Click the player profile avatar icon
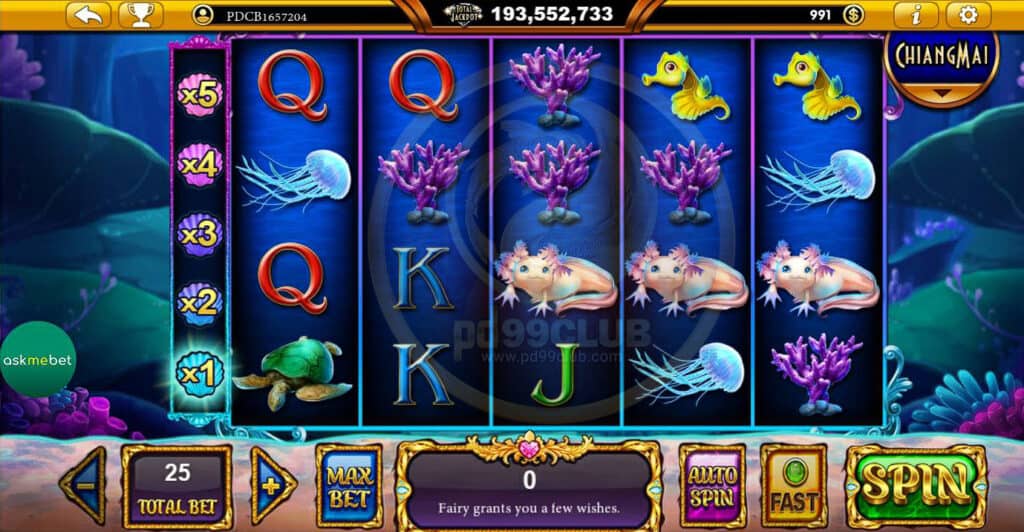The image size is (1024, 532). [x=204, y=15]
